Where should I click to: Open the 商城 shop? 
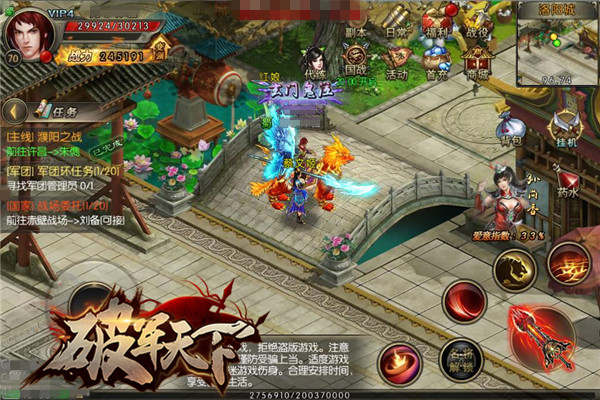(475, 62)
